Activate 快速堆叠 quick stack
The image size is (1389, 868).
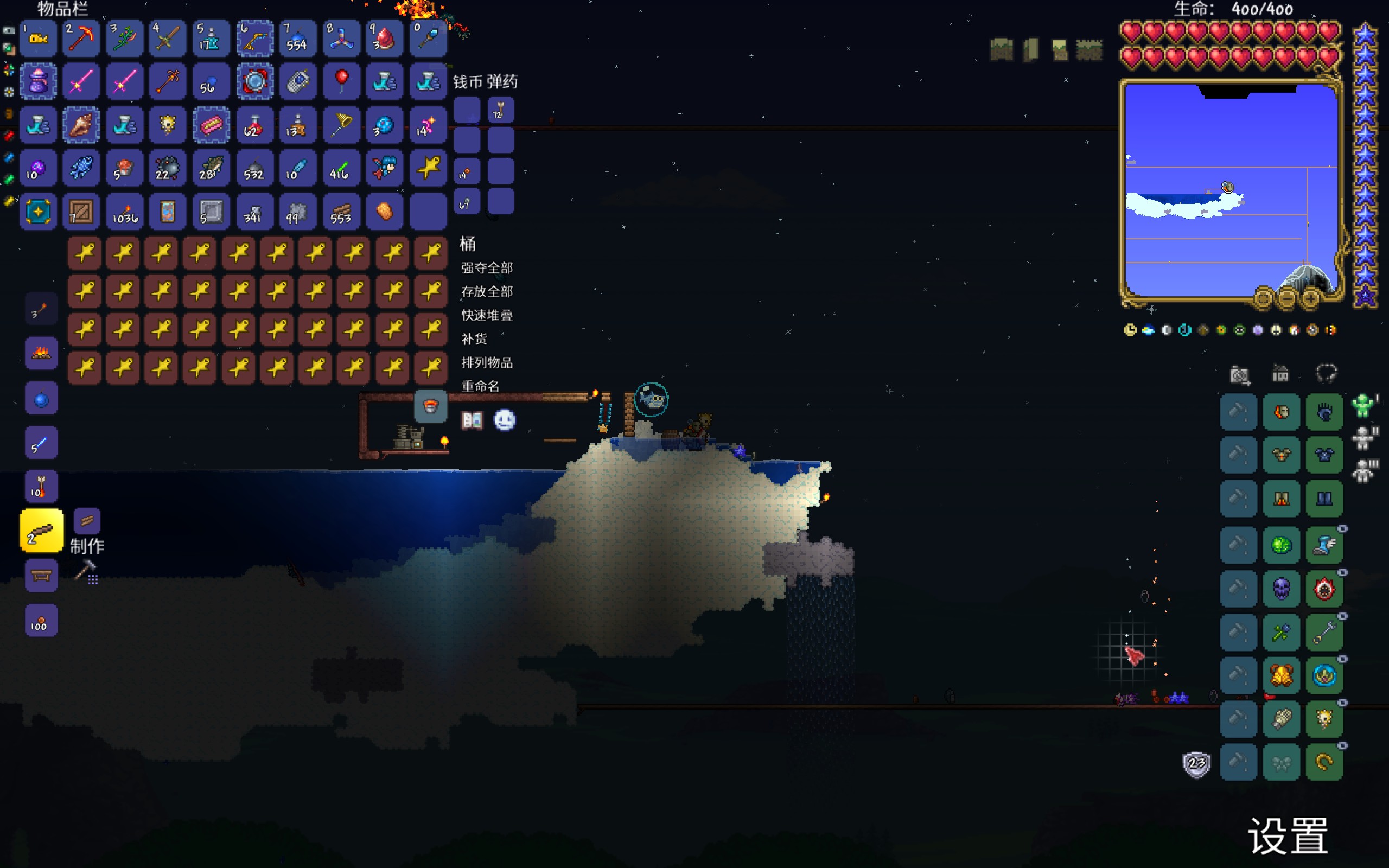point(487,315)
